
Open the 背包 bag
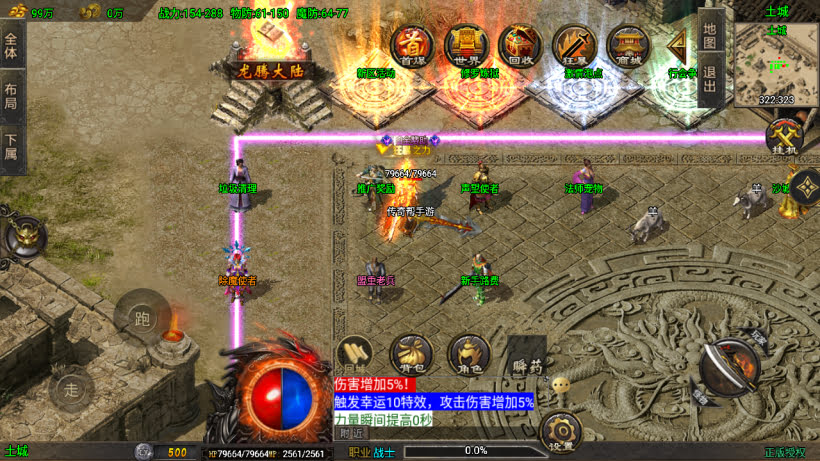click(x=410, y=354)
